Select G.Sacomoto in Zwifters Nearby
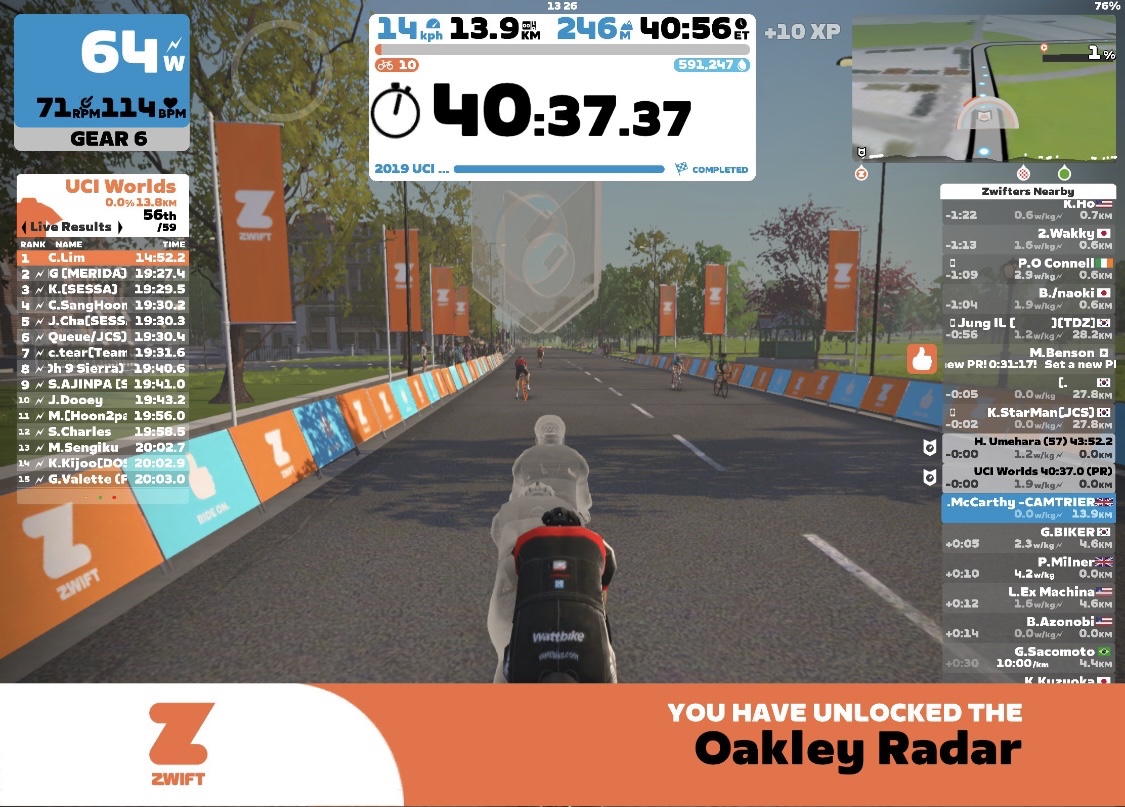The height and width of the screenshot is (807, 1125). pos(1028,657)
